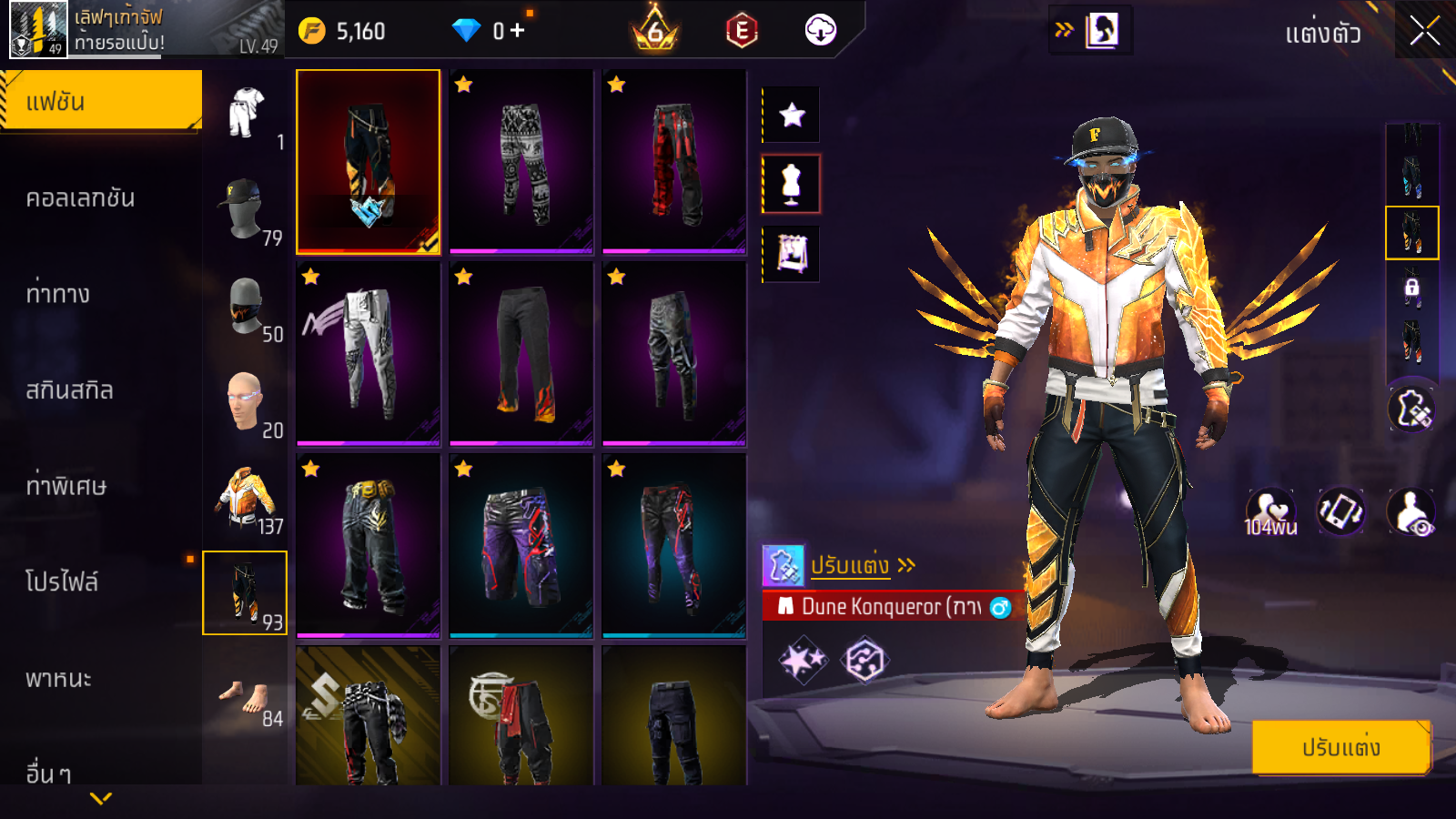Add diamonds with the plus button
Viewport: 1456px width, 819px height.
pyautogui.click(x=518, y=31)
